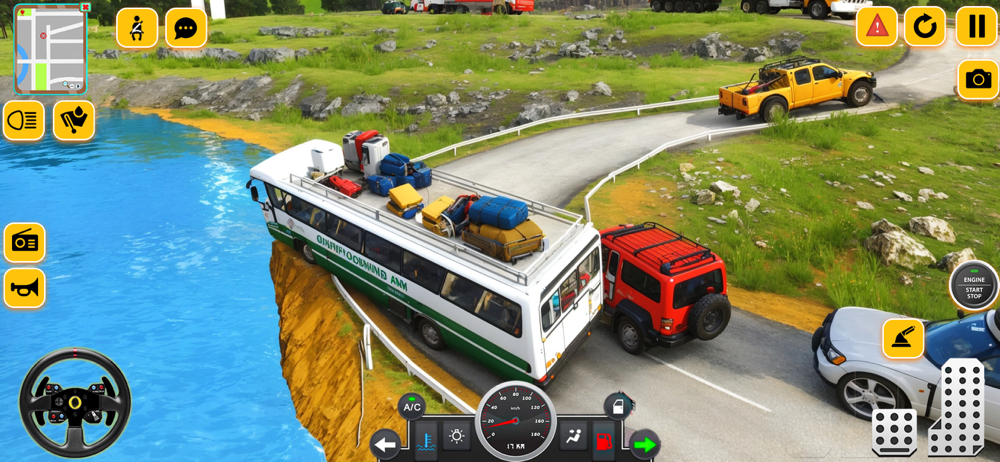Turn on the radio
1000x462 pixels.
[x=24, y=242]
